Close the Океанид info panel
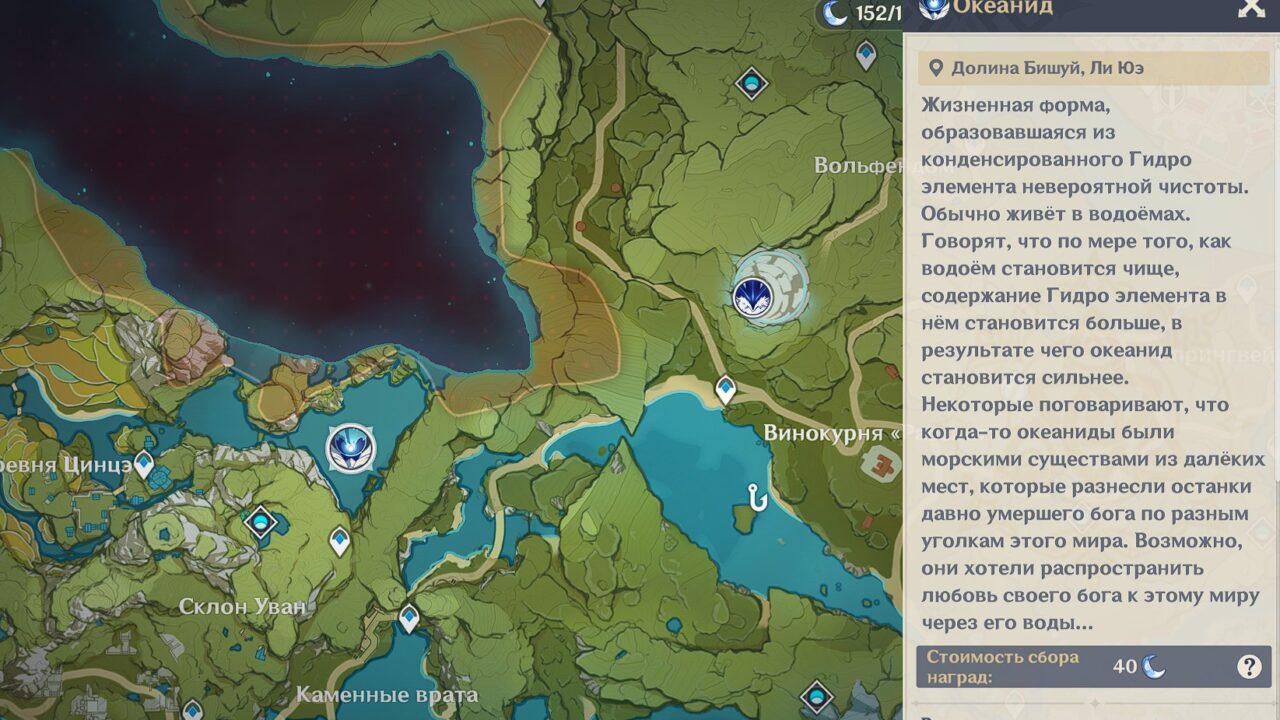Image resolution: width=1280 pixels, height=720 pixels. pyautogui.click(x=1252, y=10)
